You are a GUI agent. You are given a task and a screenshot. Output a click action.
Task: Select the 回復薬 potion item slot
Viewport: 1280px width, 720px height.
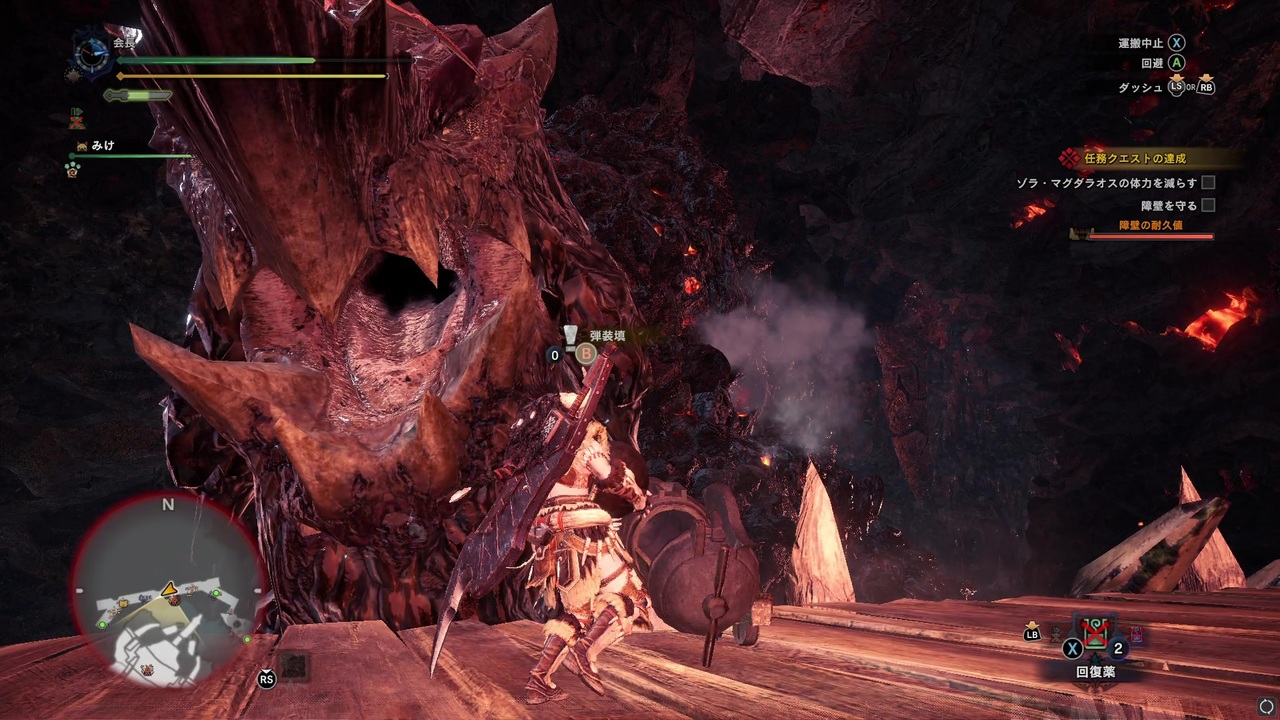1095,634
